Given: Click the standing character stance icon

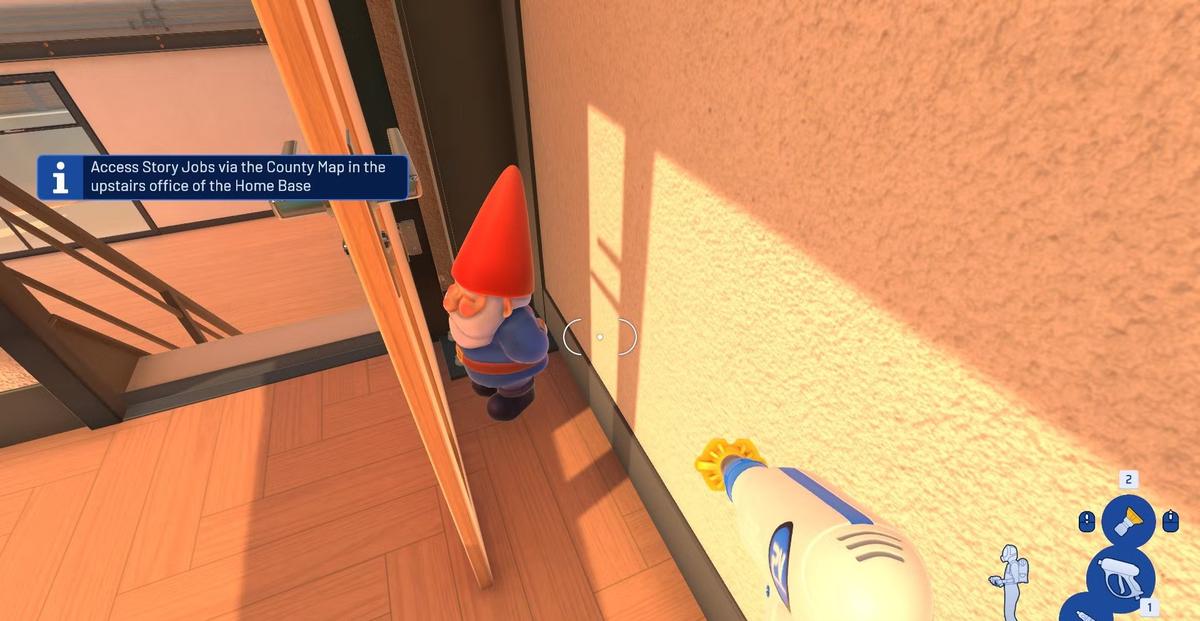Looking at the screenshot, I should (1009, 580).
